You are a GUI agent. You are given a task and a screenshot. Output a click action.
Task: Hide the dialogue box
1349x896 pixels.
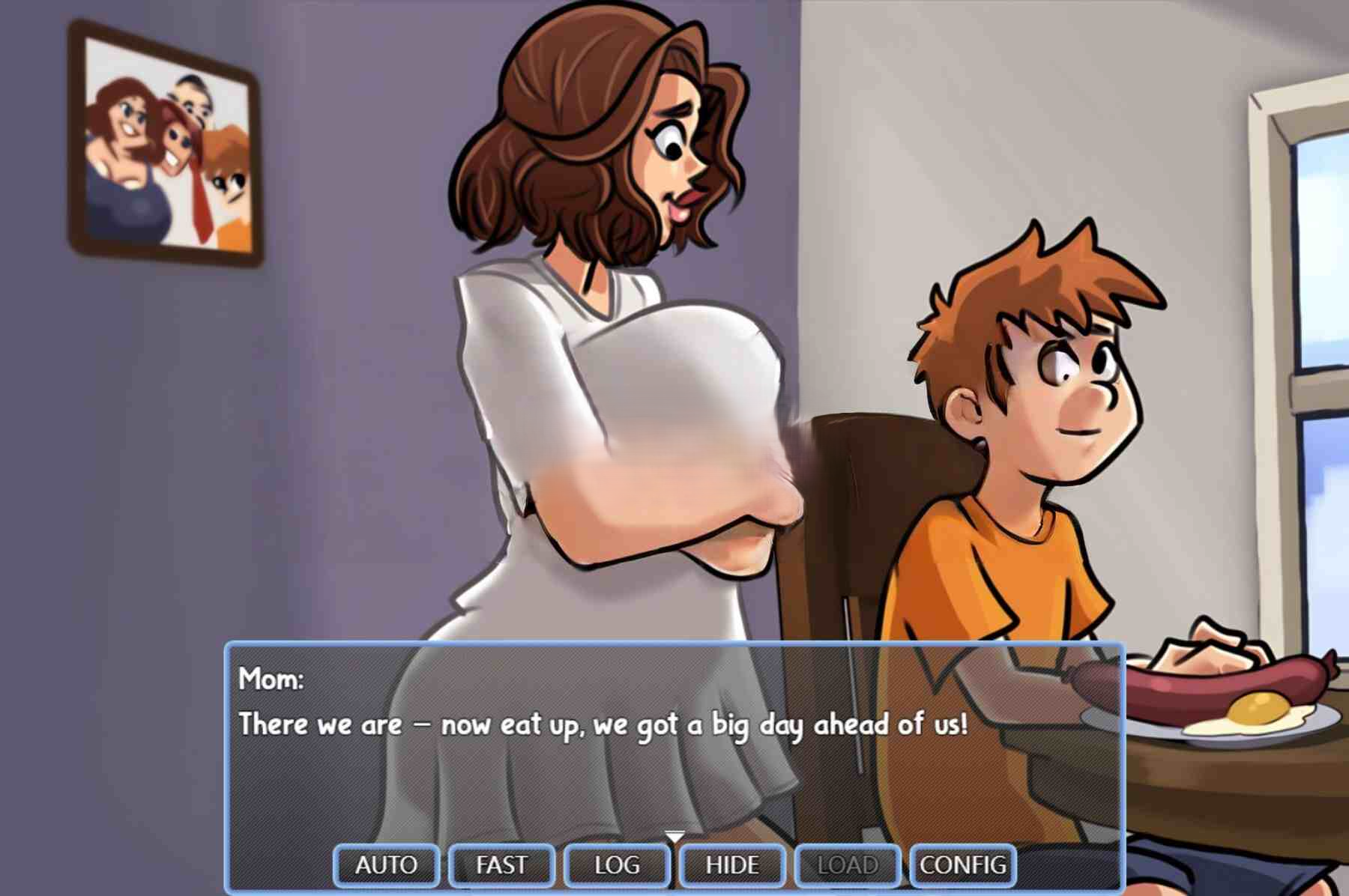point(732,865)
